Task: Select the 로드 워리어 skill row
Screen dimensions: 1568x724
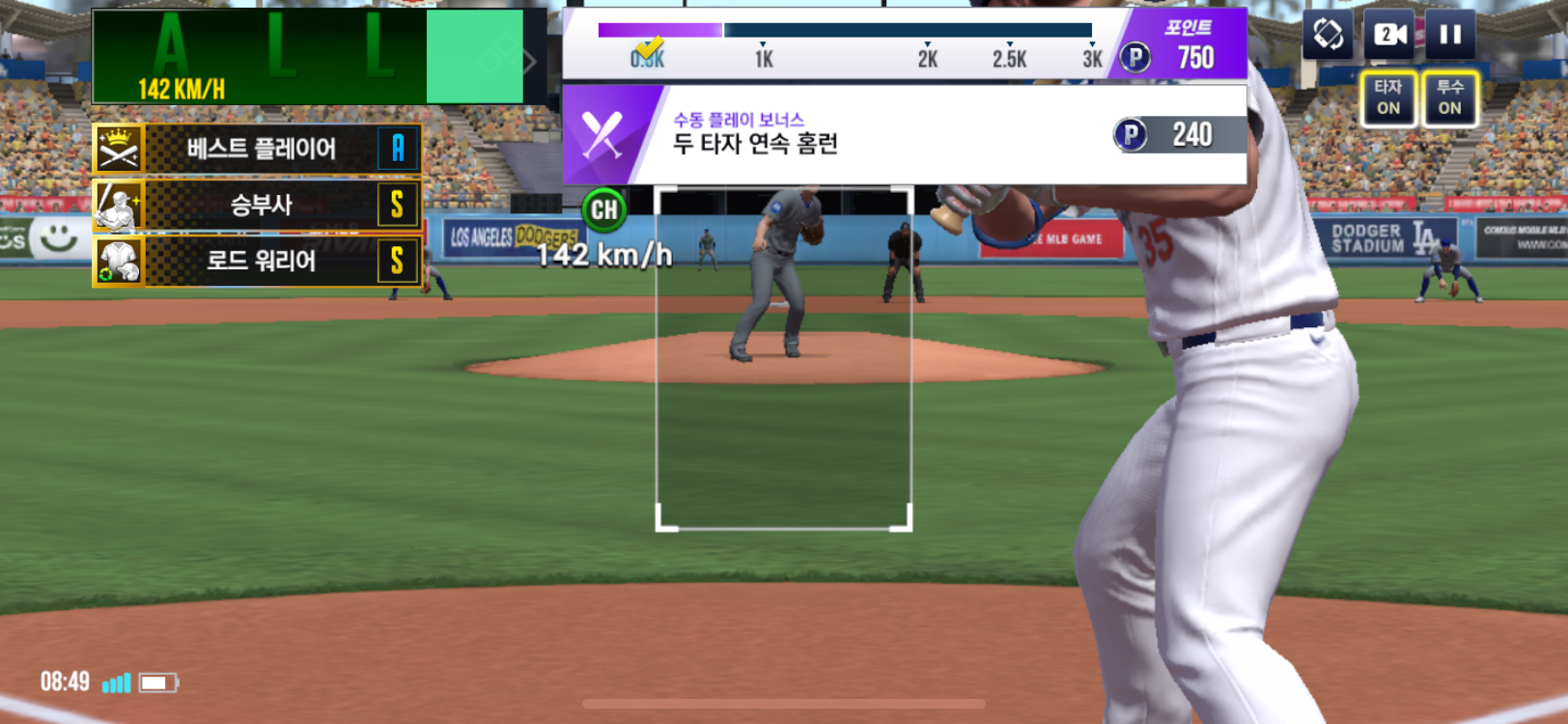Action: pos(258,261)
